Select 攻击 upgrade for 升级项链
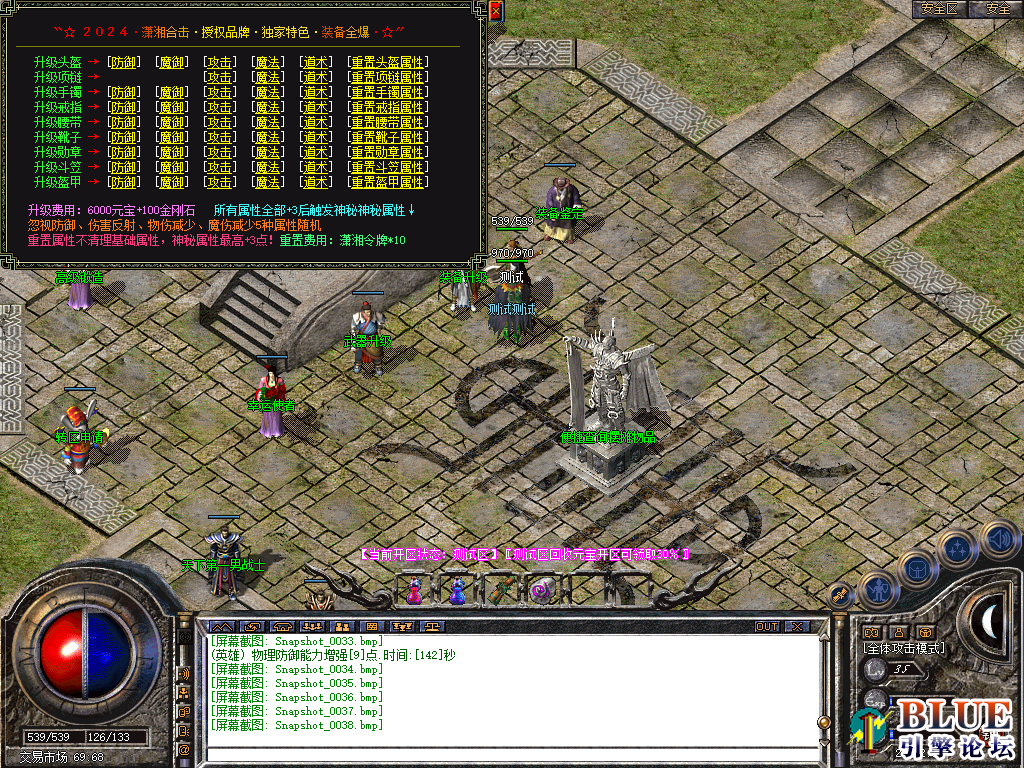The image size is (1024, 768). coord(220,77)
